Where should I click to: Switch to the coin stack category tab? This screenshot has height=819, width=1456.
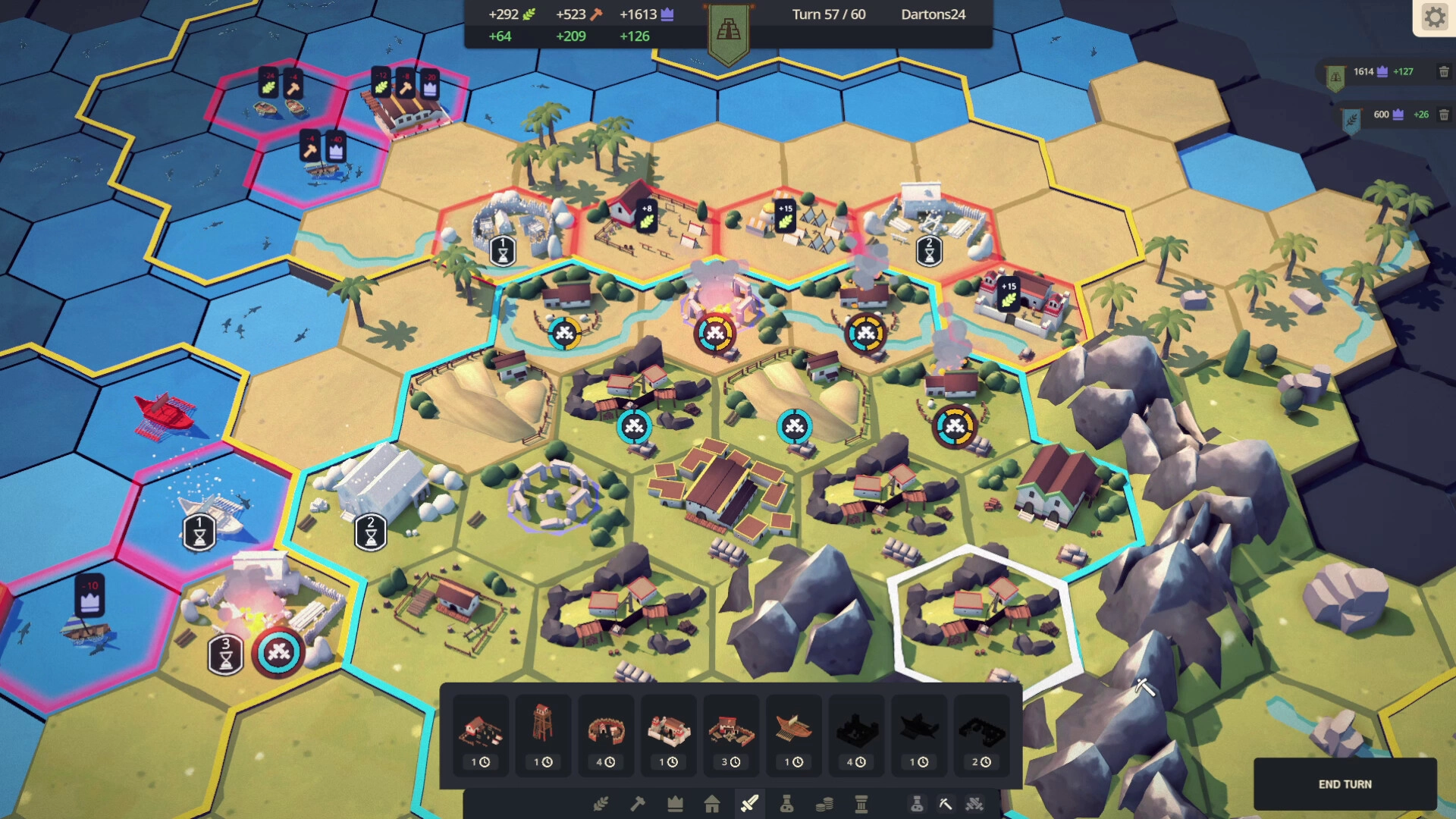click(824, 804)
